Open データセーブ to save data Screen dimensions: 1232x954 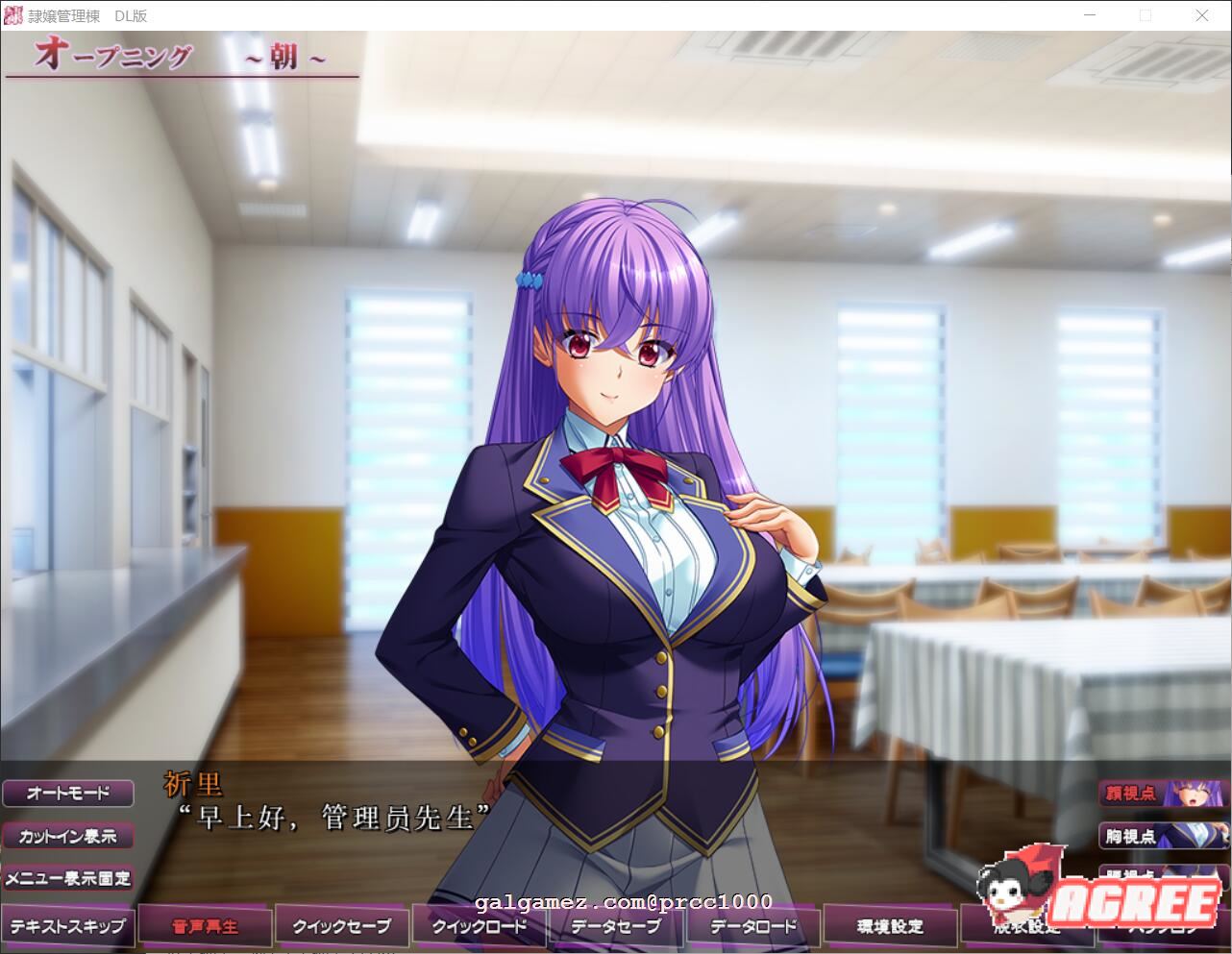click(615, 925)
